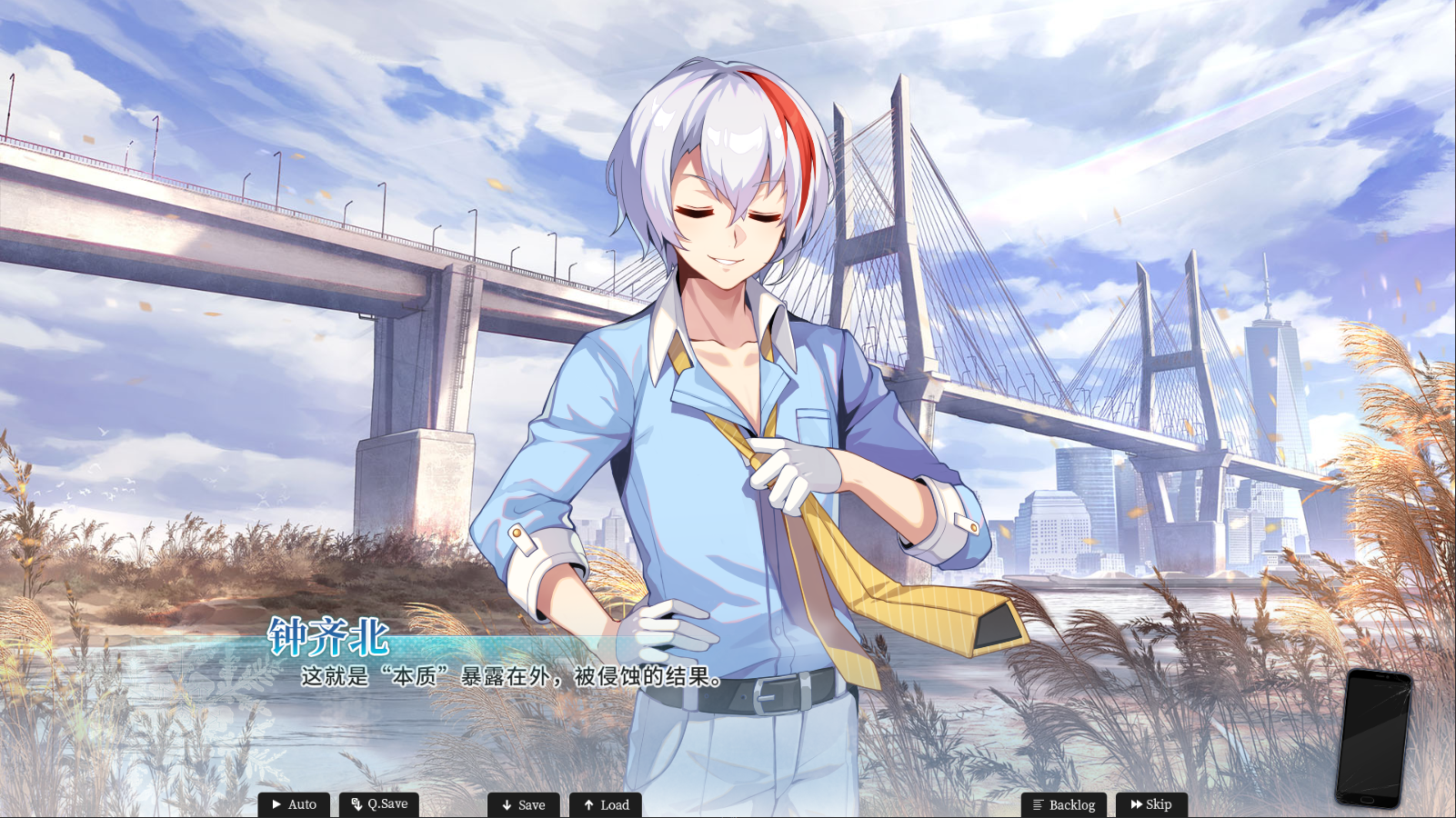
Task: Show the dialogue Backlog
Action: [x=1063, y=805]
